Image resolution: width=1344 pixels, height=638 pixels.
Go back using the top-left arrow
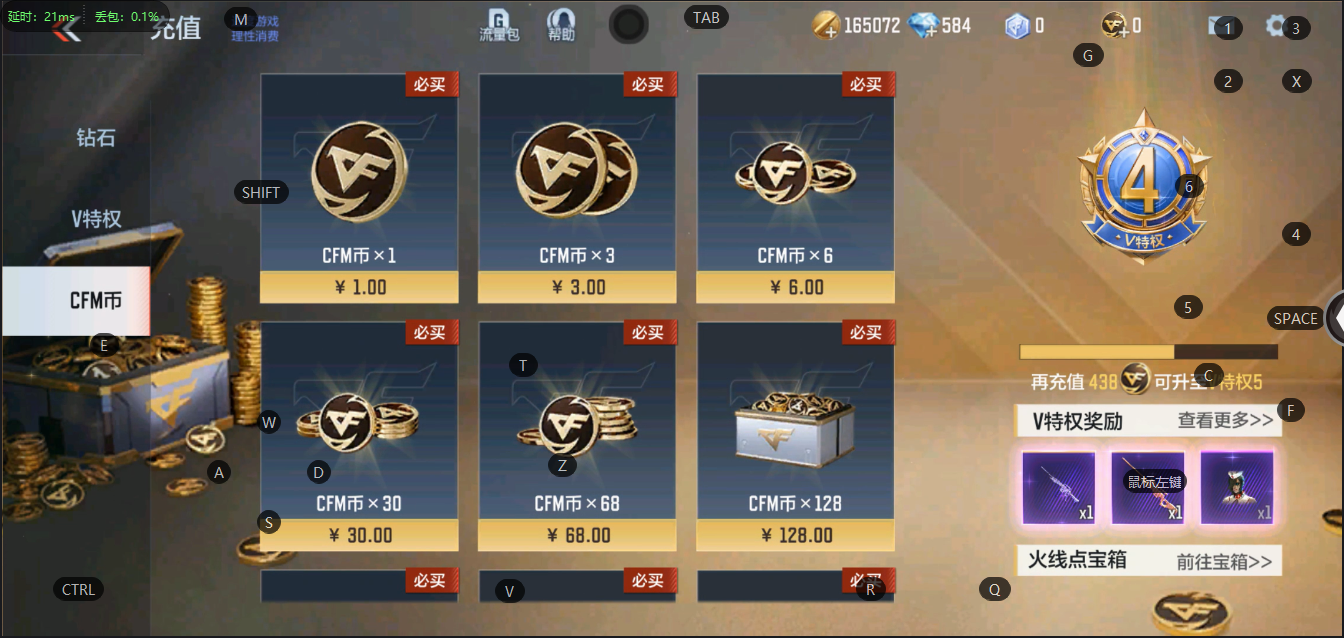coord(67,29)
